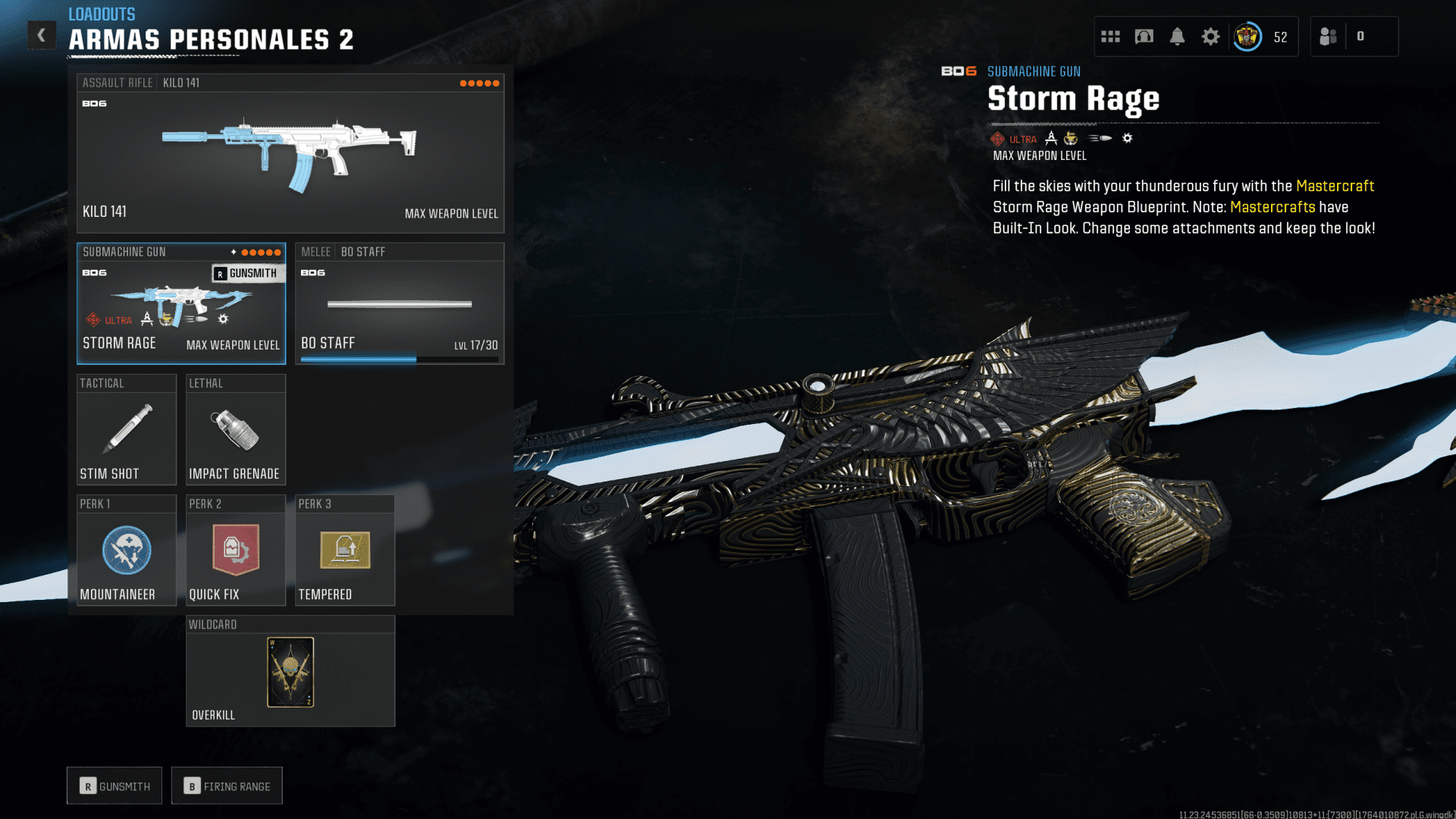
Task: Open settings with the gear icon
Action: point(1210,36)
